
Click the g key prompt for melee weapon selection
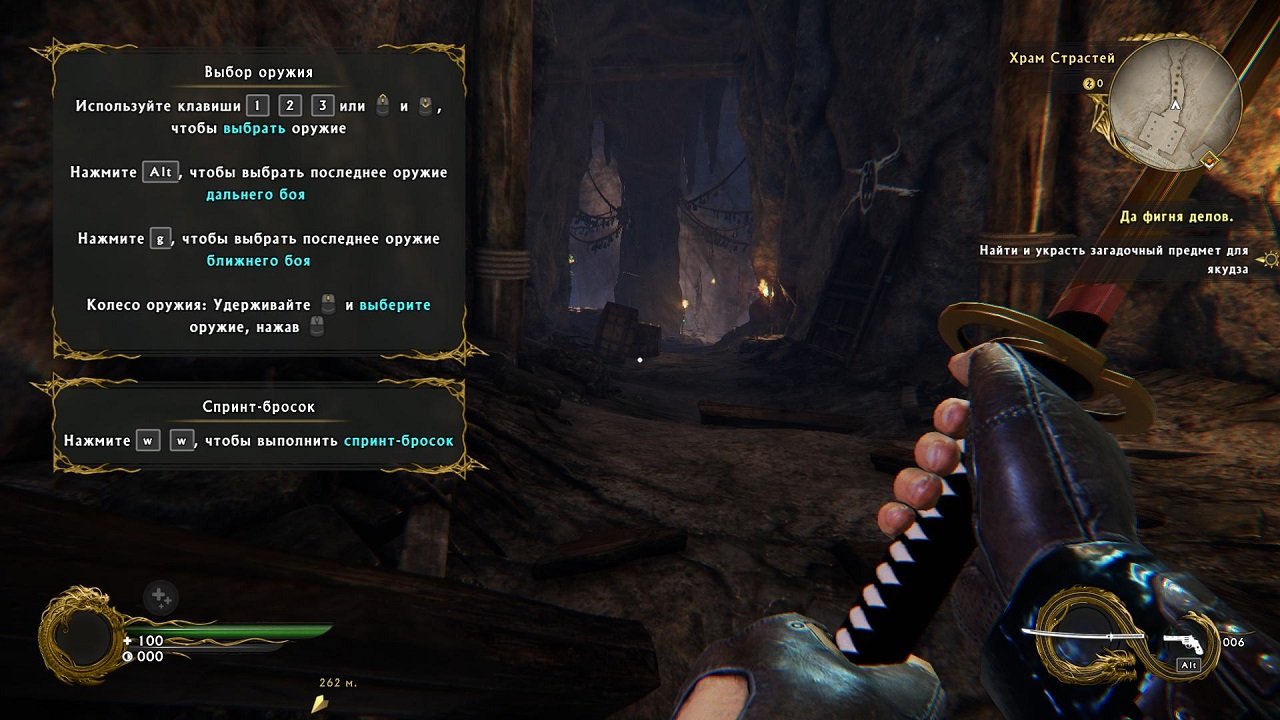(x=160, y=238)
